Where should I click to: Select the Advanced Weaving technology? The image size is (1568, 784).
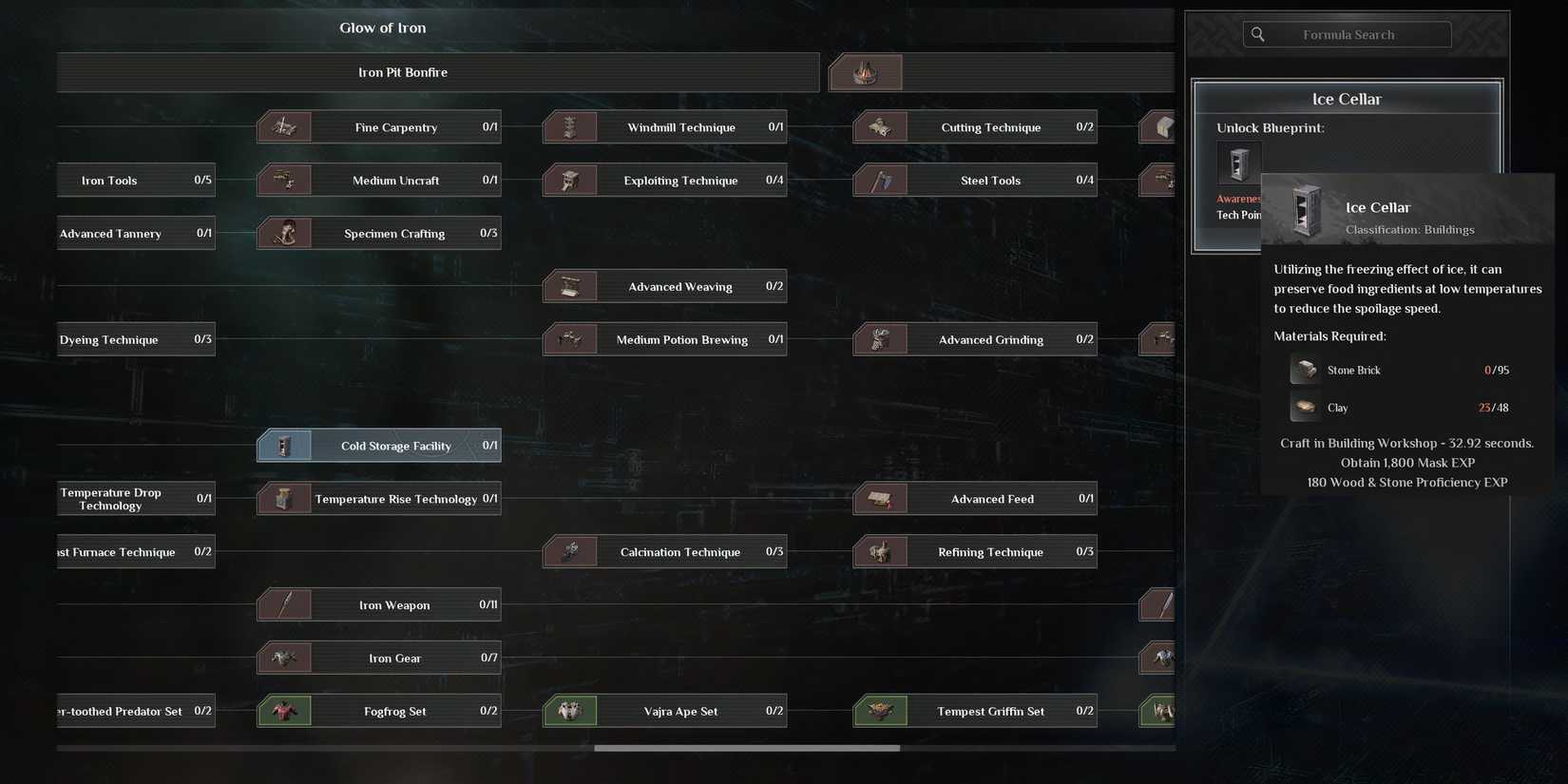[665, 286]
